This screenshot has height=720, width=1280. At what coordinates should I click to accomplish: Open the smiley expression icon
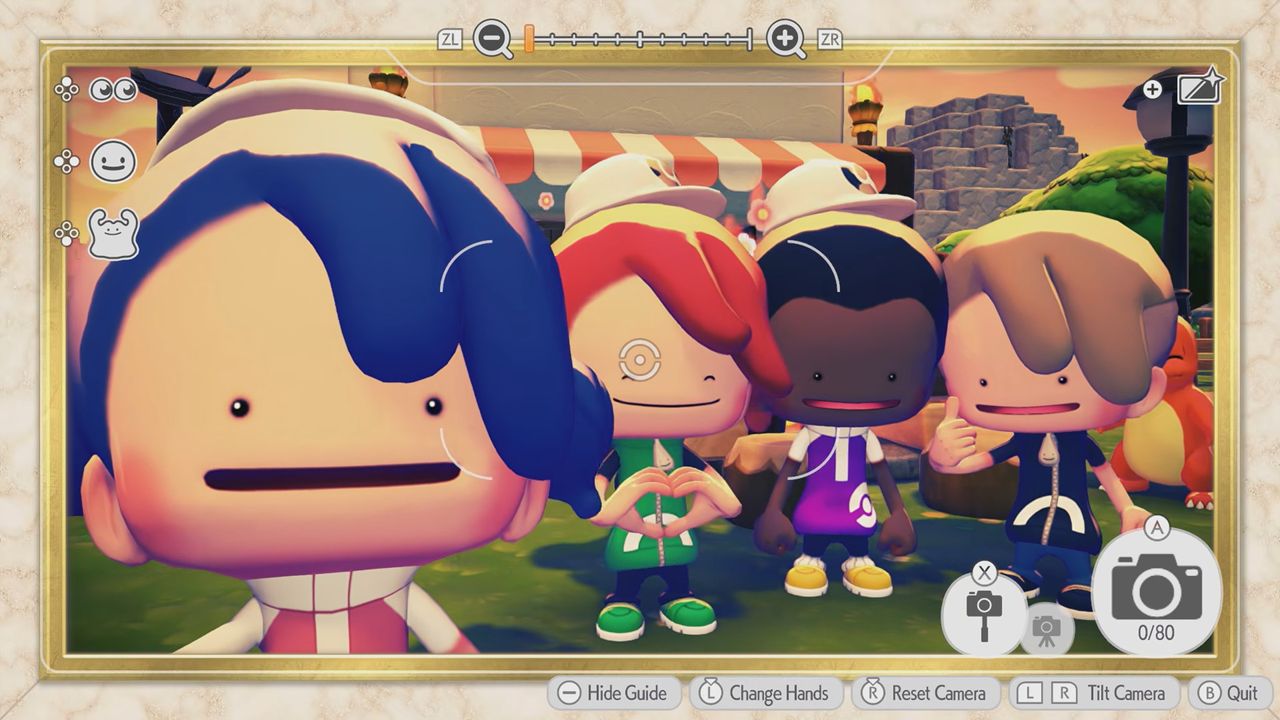coord(112,162)
